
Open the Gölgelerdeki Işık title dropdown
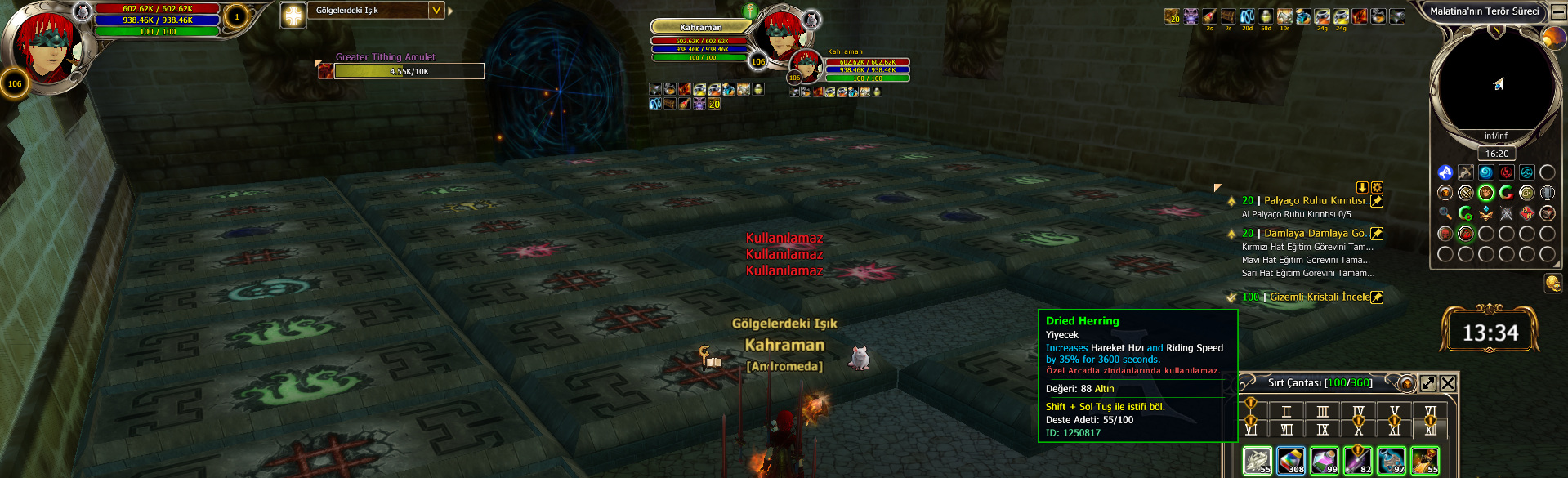click(436, 11)
